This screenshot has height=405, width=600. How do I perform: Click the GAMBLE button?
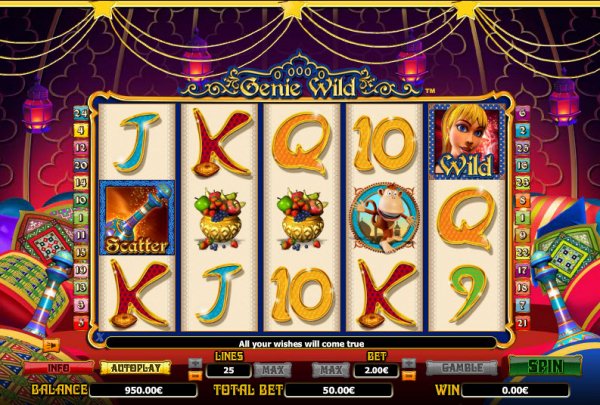(x=461, y=368)
